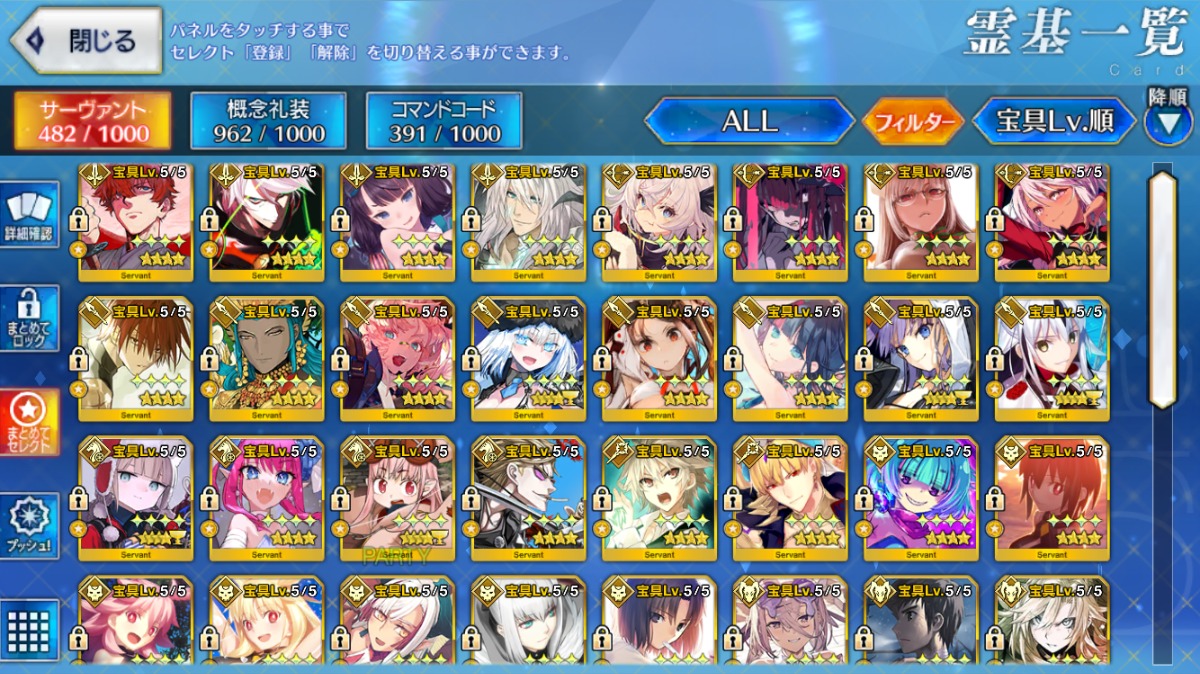Activate まとめてセレクト bulk select
This screenshot has height=674, width=1200.
(30, 422)
